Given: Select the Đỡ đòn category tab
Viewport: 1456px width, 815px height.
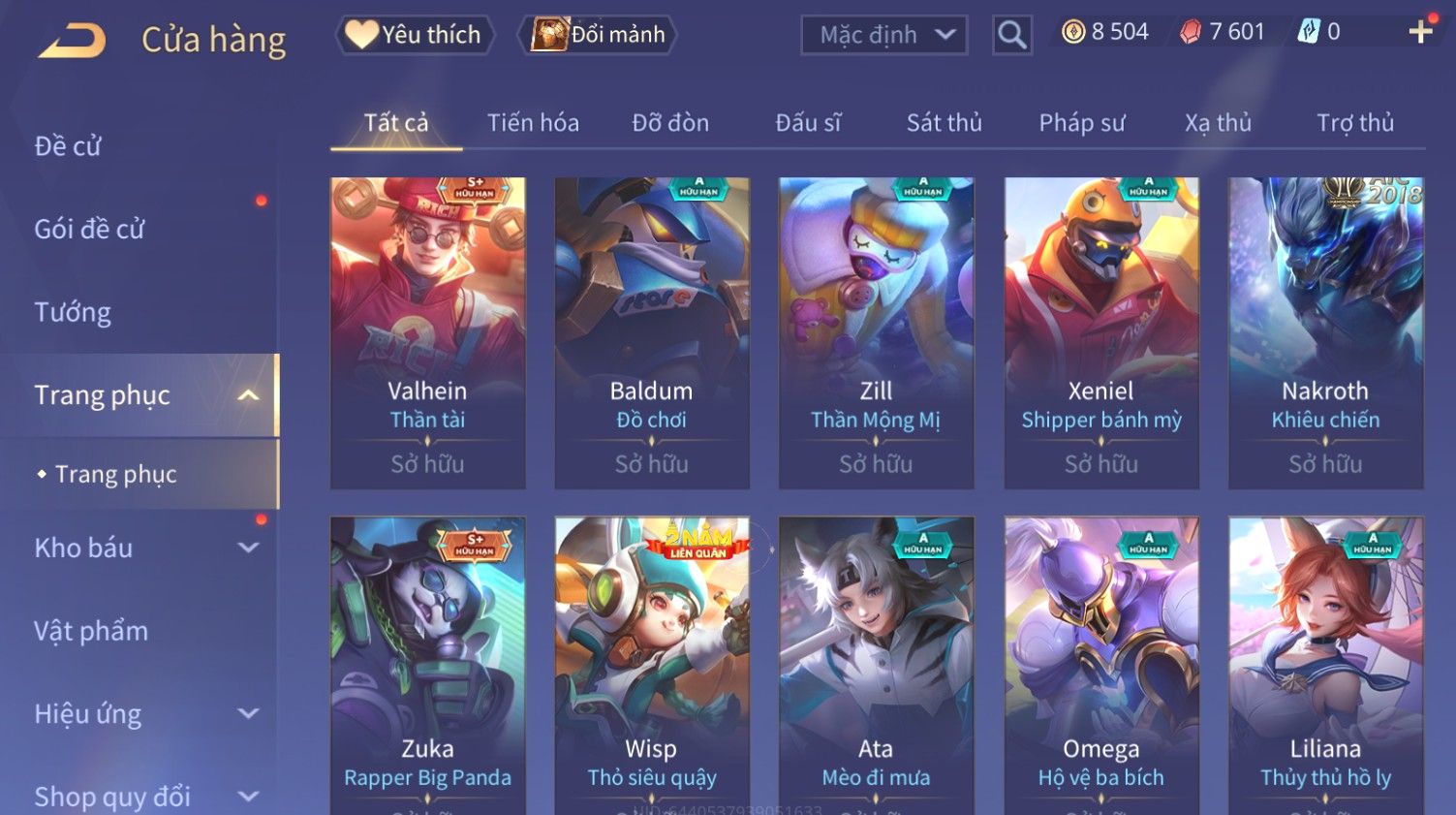Looking at the screenshot, I should click(x=670, y=123).
